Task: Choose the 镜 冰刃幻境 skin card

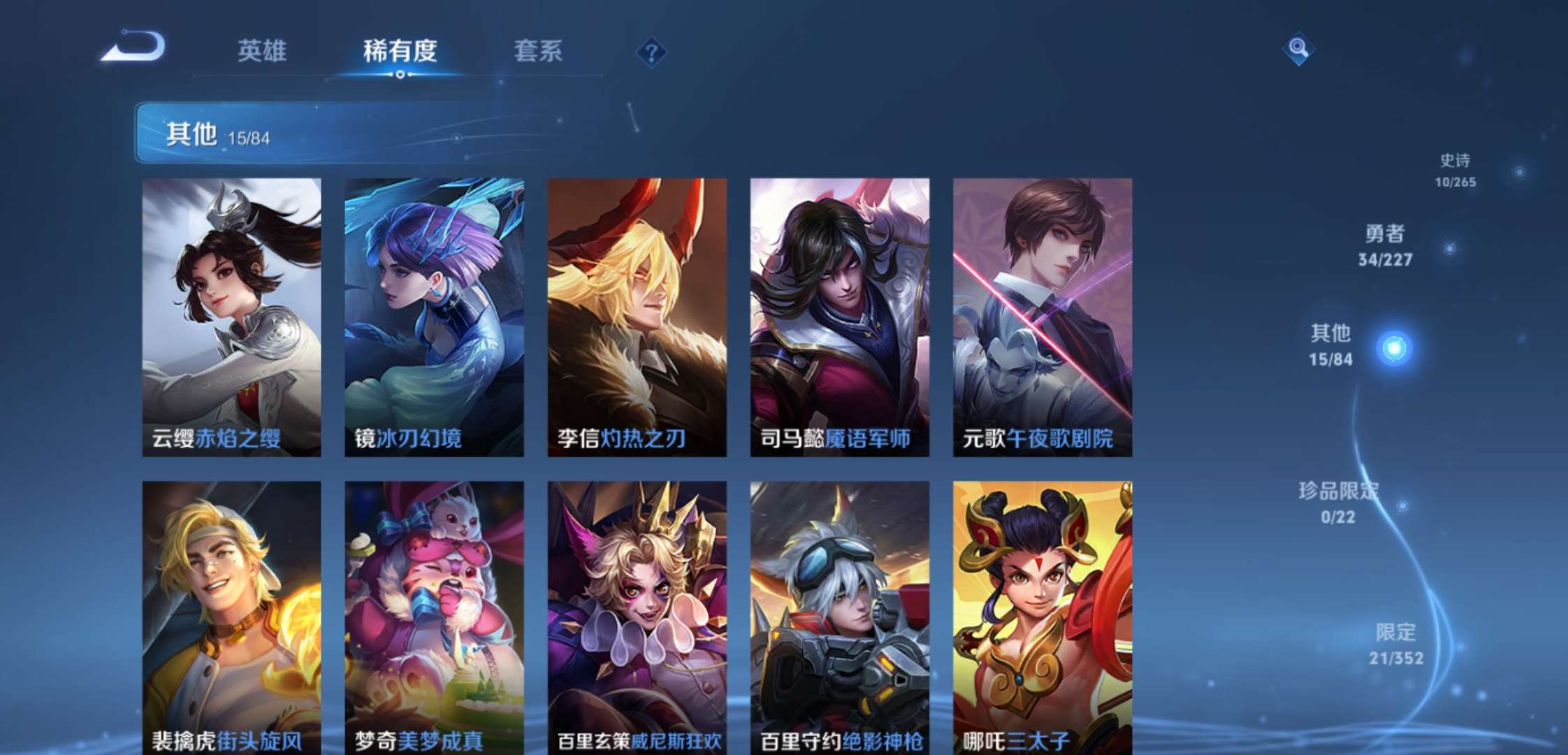Action: tap(434, 317)
